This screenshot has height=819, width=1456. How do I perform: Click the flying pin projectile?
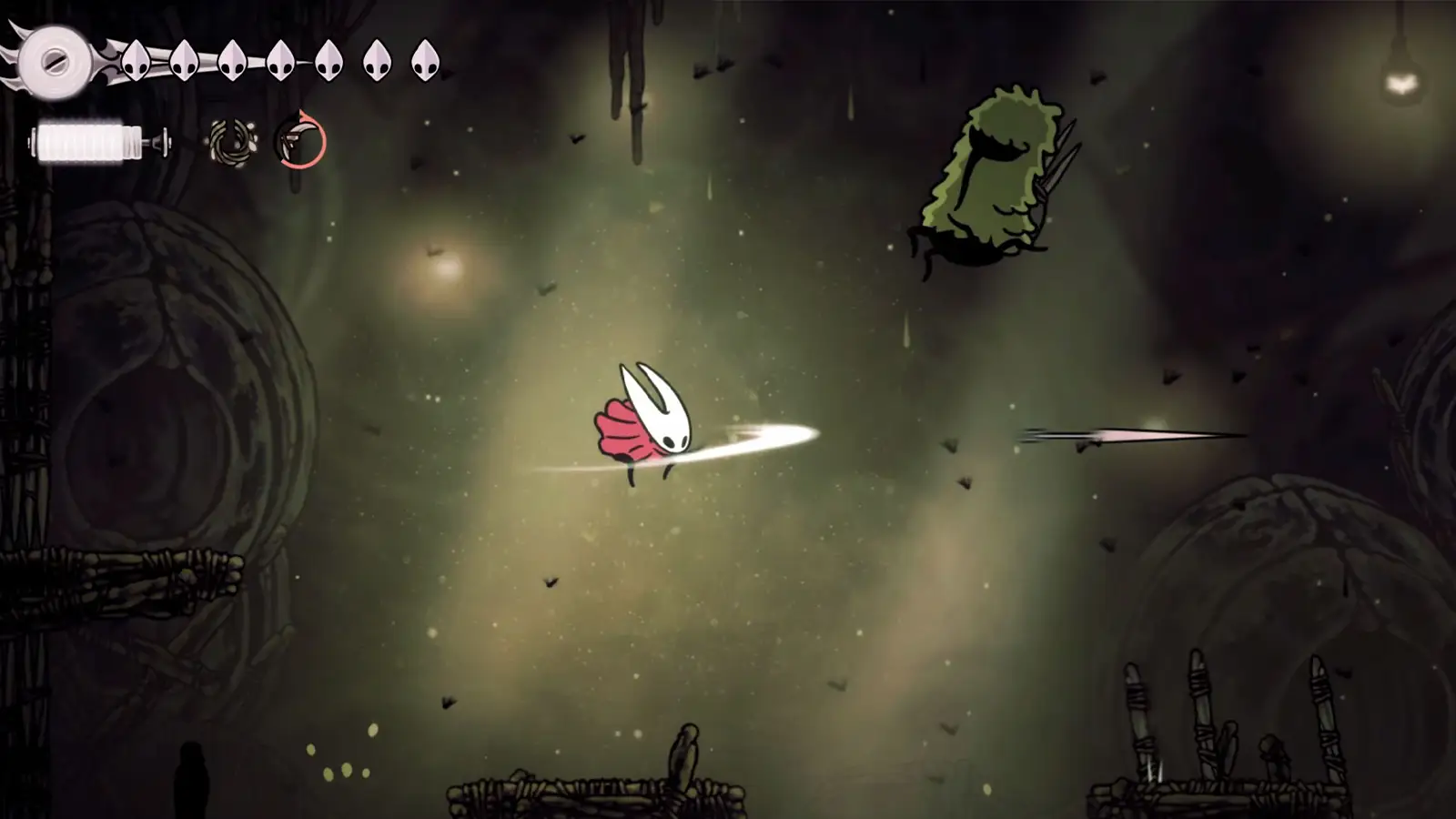click(x=1128, y=435)
